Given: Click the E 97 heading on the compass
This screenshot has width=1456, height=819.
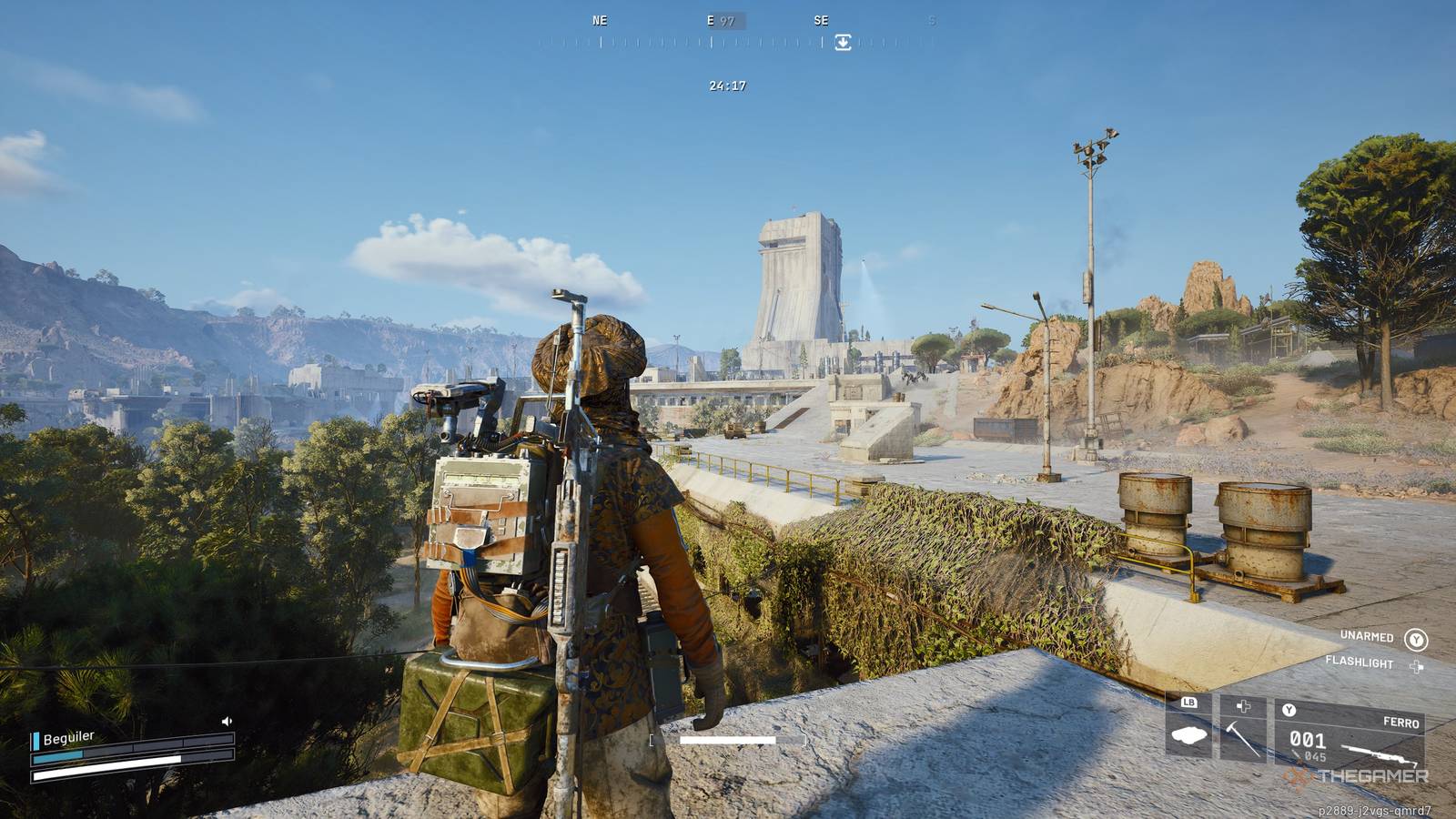Looking at the screenshot, I should 720,20.
